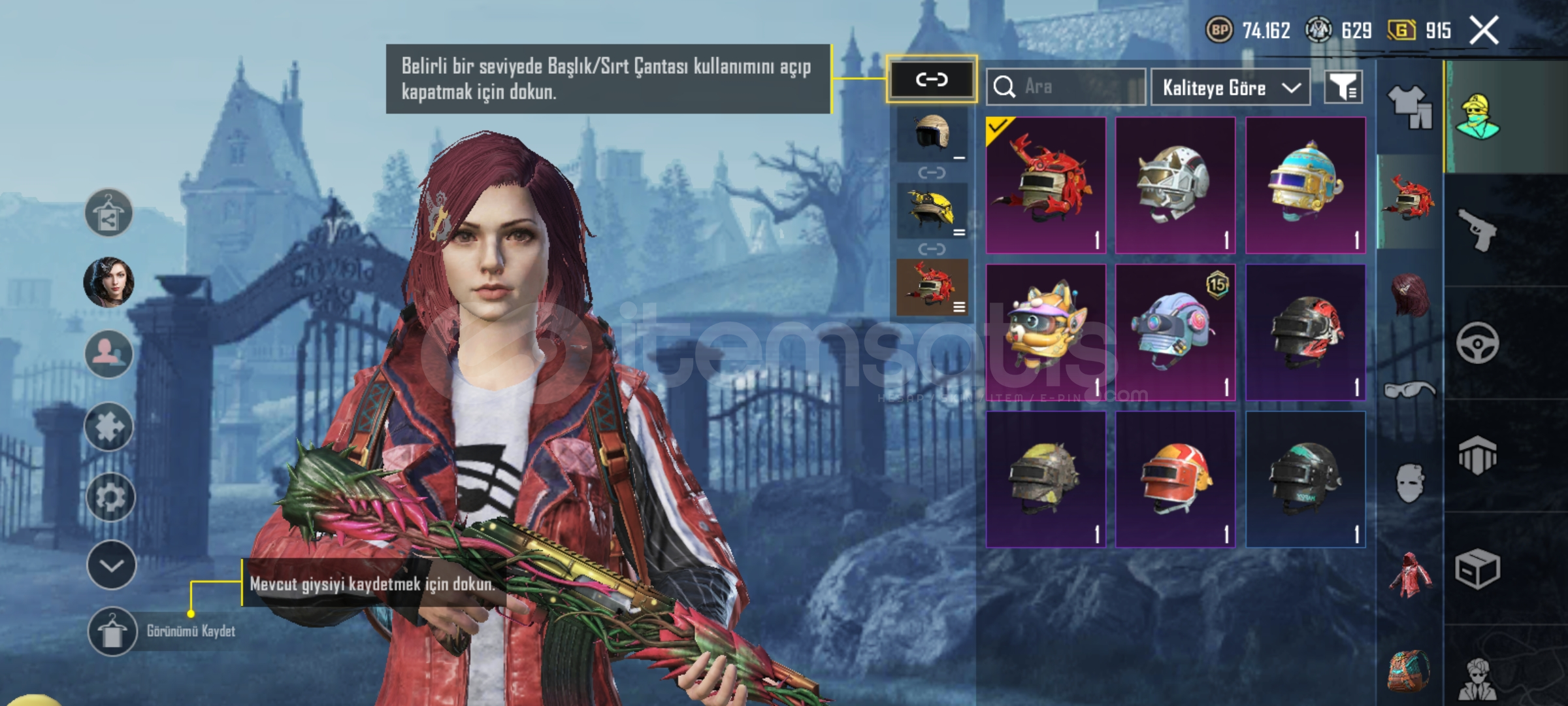Open the filter funnel options
The image size is (1568, 706).
point(1343,87)
